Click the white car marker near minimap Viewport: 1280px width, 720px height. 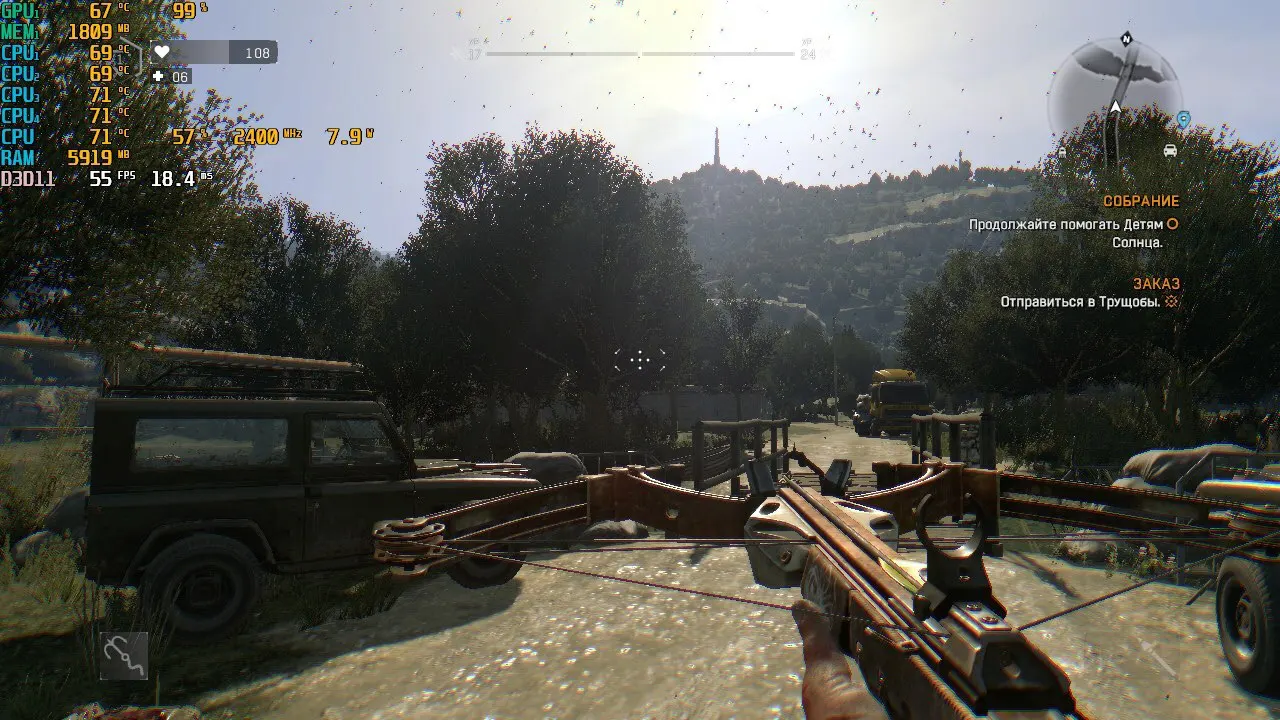click(x=1169, y=151)
